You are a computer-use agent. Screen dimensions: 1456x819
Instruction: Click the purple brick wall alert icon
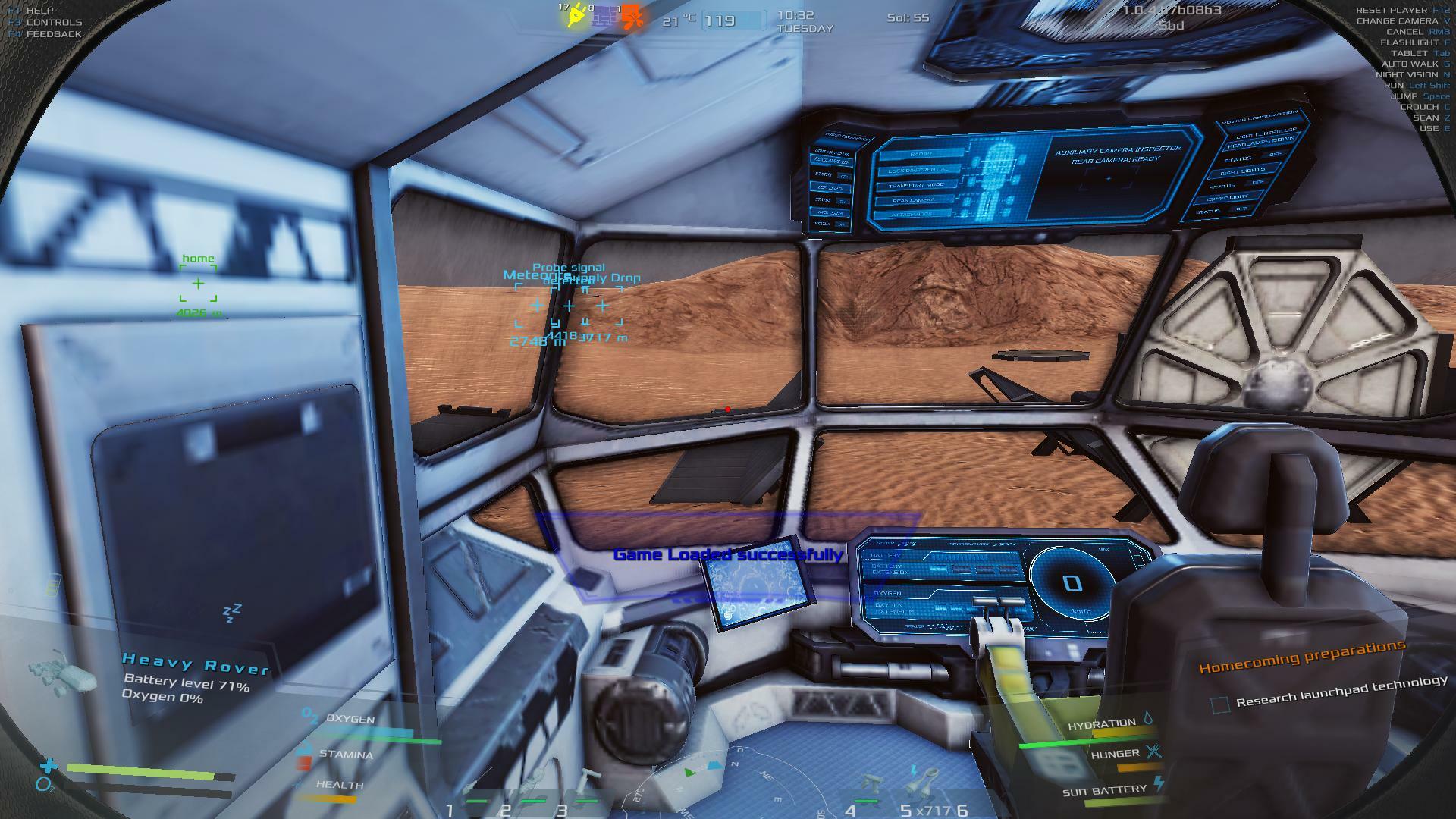pyautogui.click(x=603, y=17)
